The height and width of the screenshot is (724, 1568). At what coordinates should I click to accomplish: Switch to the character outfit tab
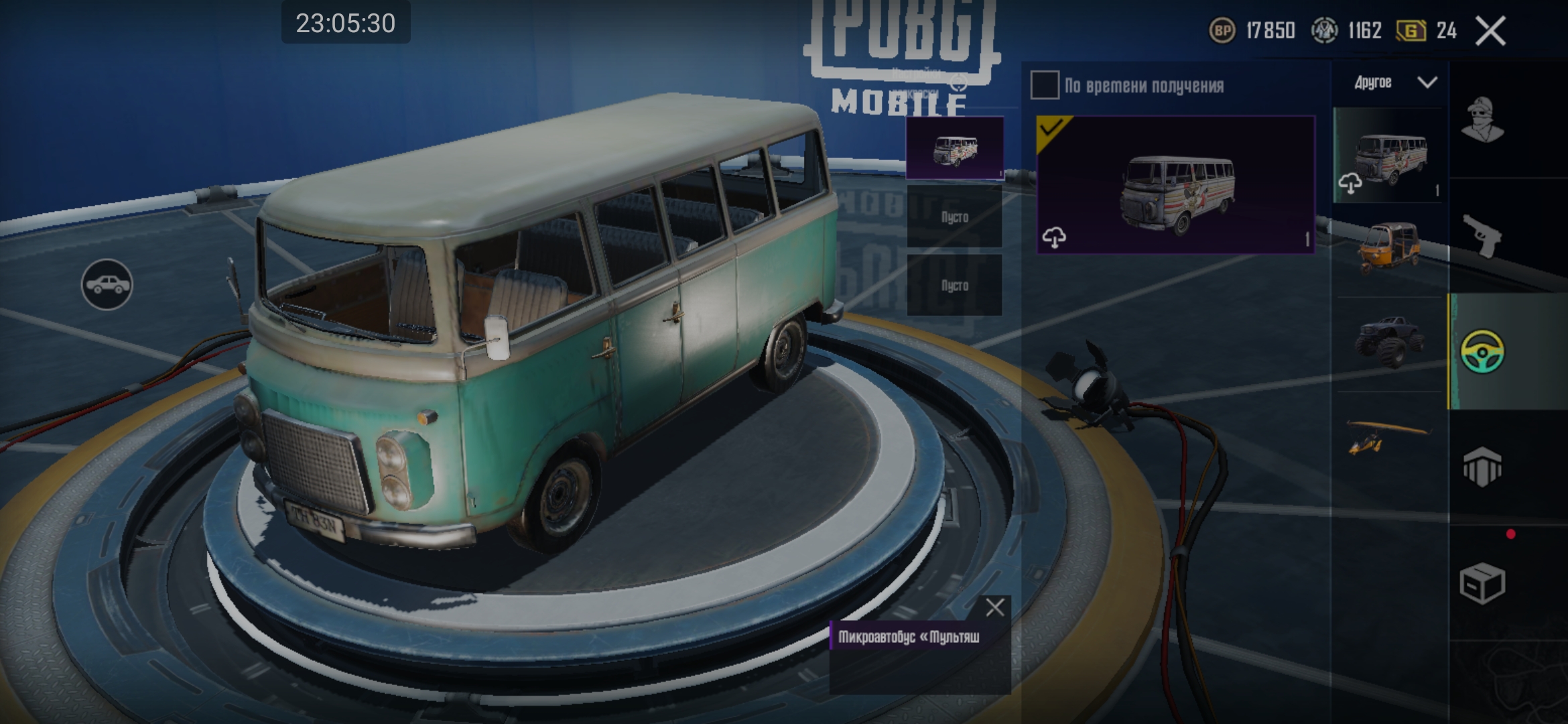(1482, 121)
